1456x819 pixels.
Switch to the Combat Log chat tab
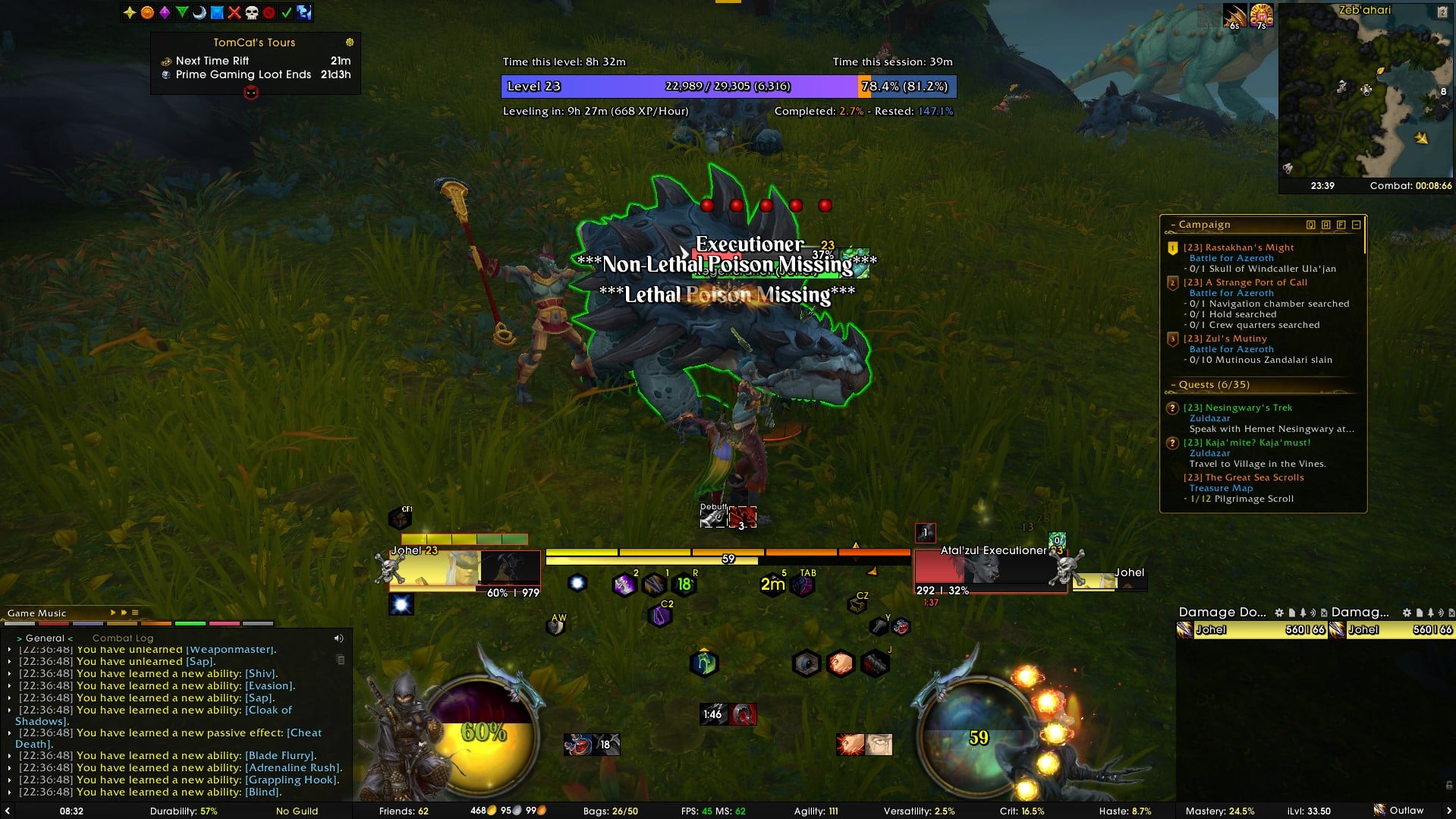(122, 638)
